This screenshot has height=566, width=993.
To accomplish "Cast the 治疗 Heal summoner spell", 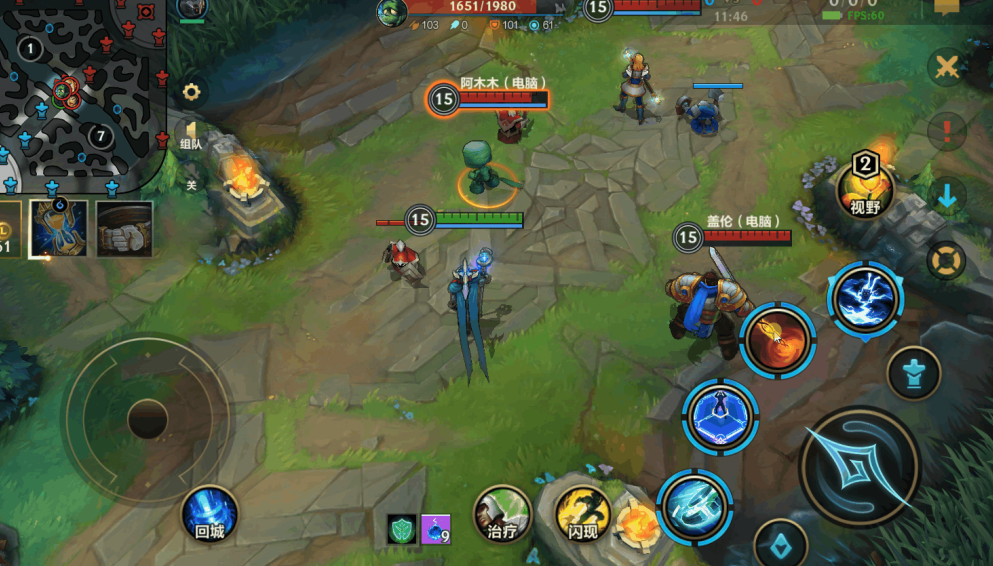I will 501,515.
